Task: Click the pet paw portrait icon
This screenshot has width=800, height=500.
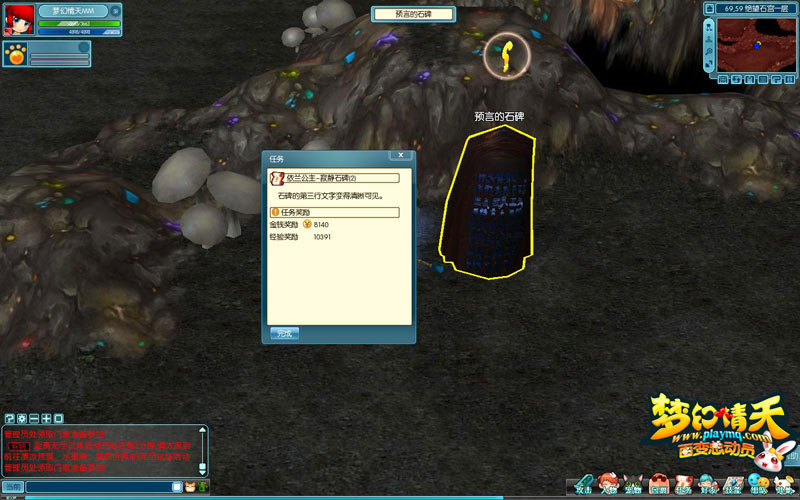Action: (x=16, y=55)
